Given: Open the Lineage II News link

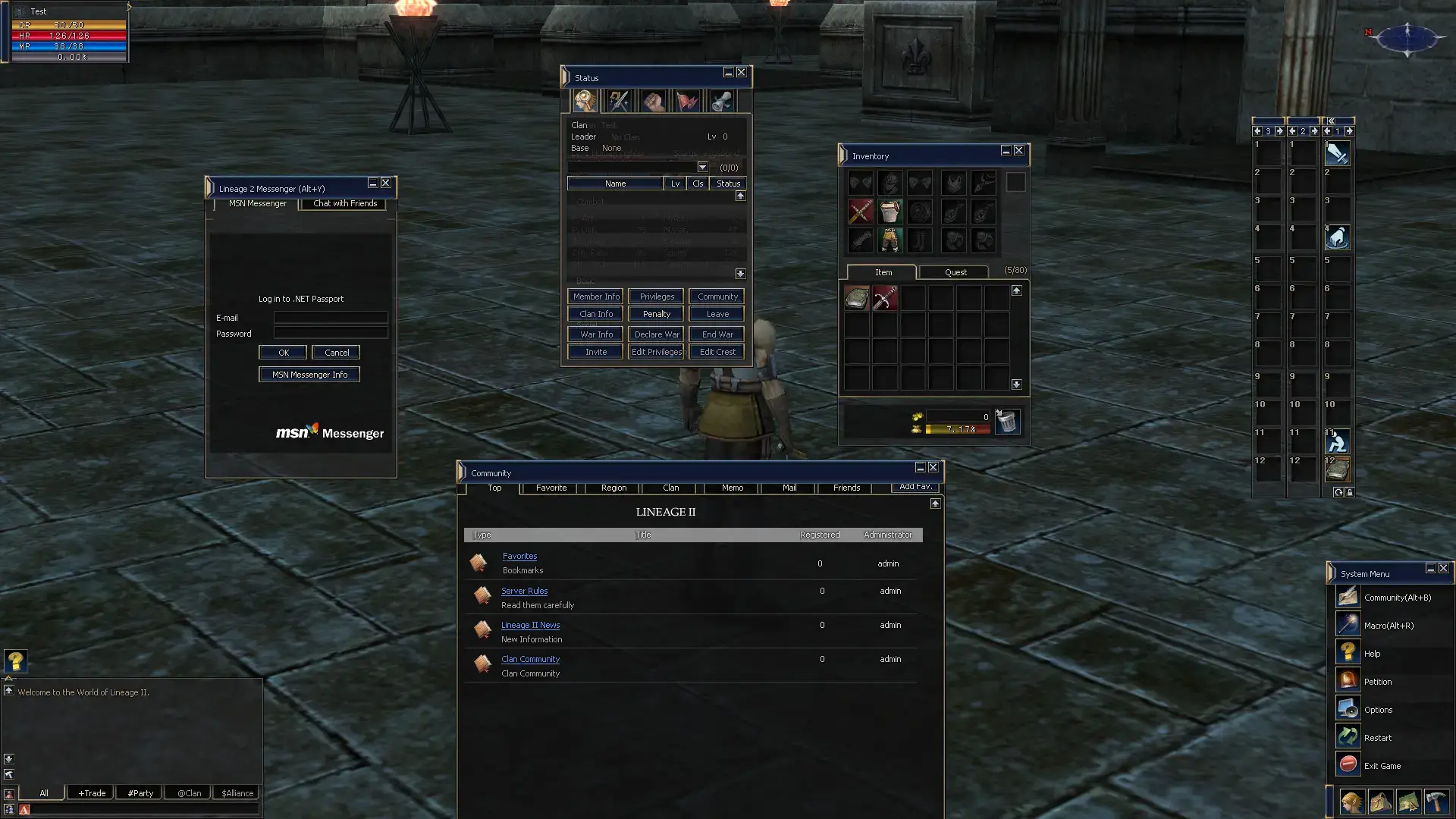Looking at the screenshot, I should (x=530, y=625).
